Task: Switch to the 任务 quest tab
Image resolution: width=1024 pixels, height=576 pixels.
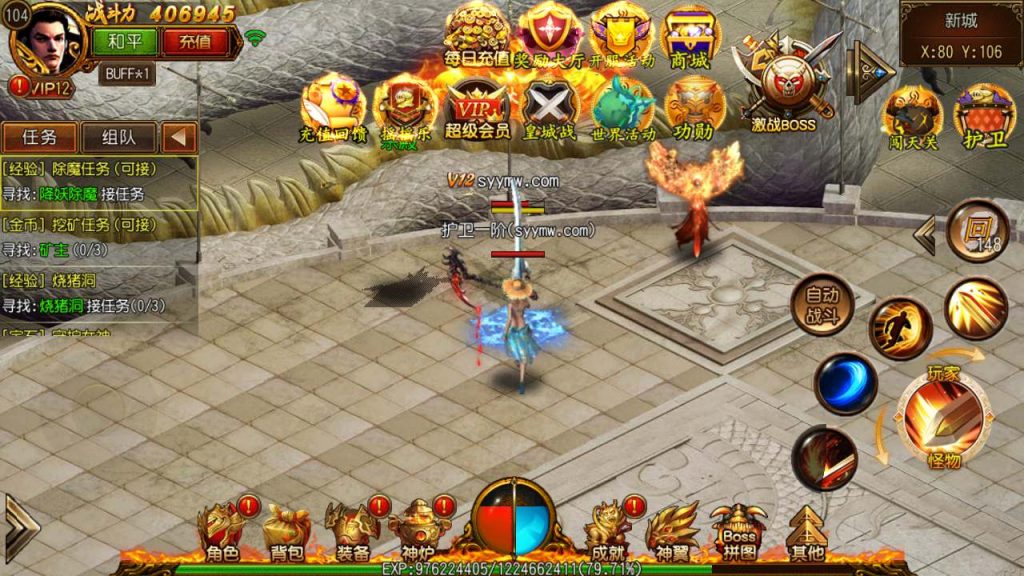Action: point(39,137)
